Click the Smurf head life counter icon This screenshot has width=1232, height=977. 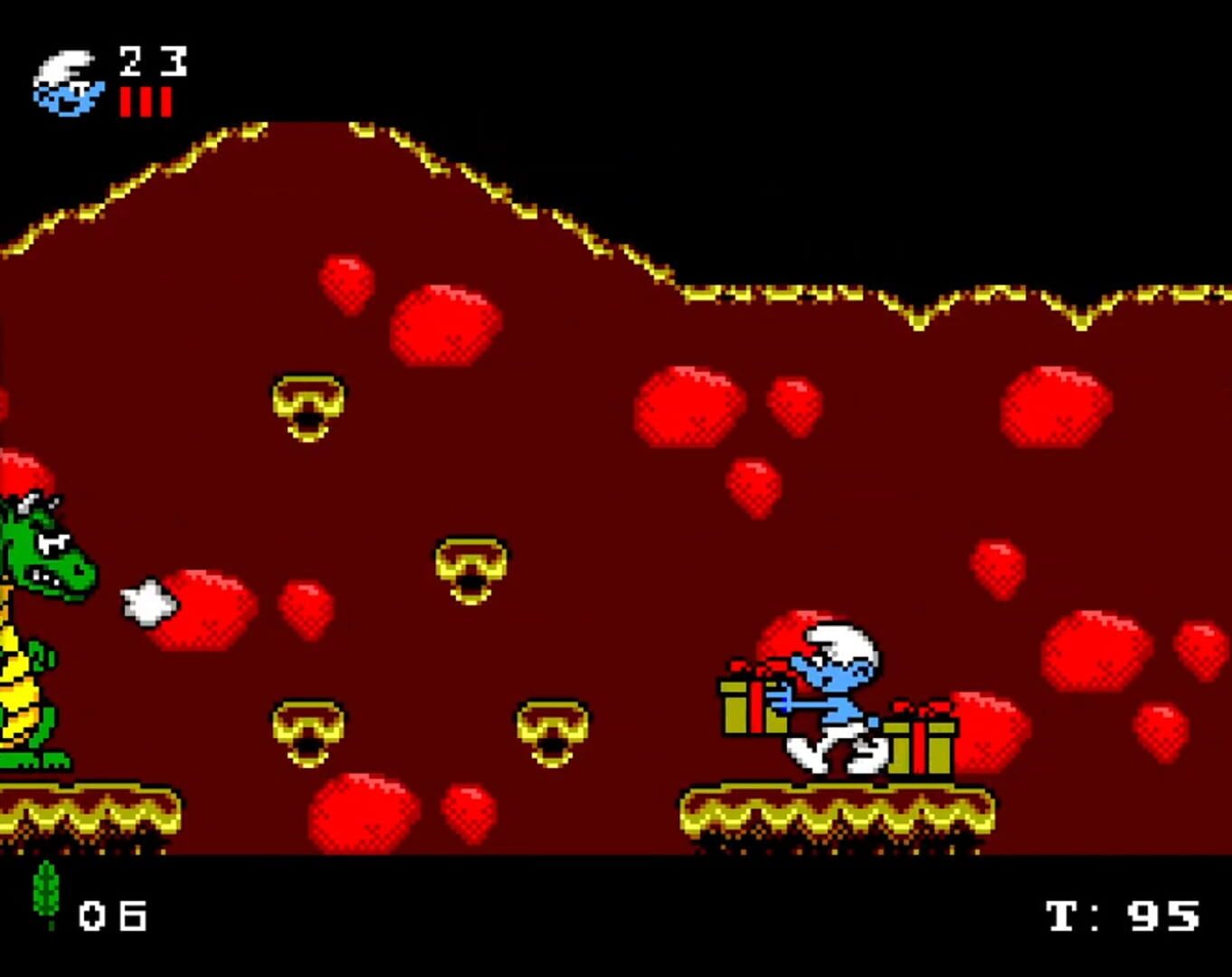click(68, 81)
